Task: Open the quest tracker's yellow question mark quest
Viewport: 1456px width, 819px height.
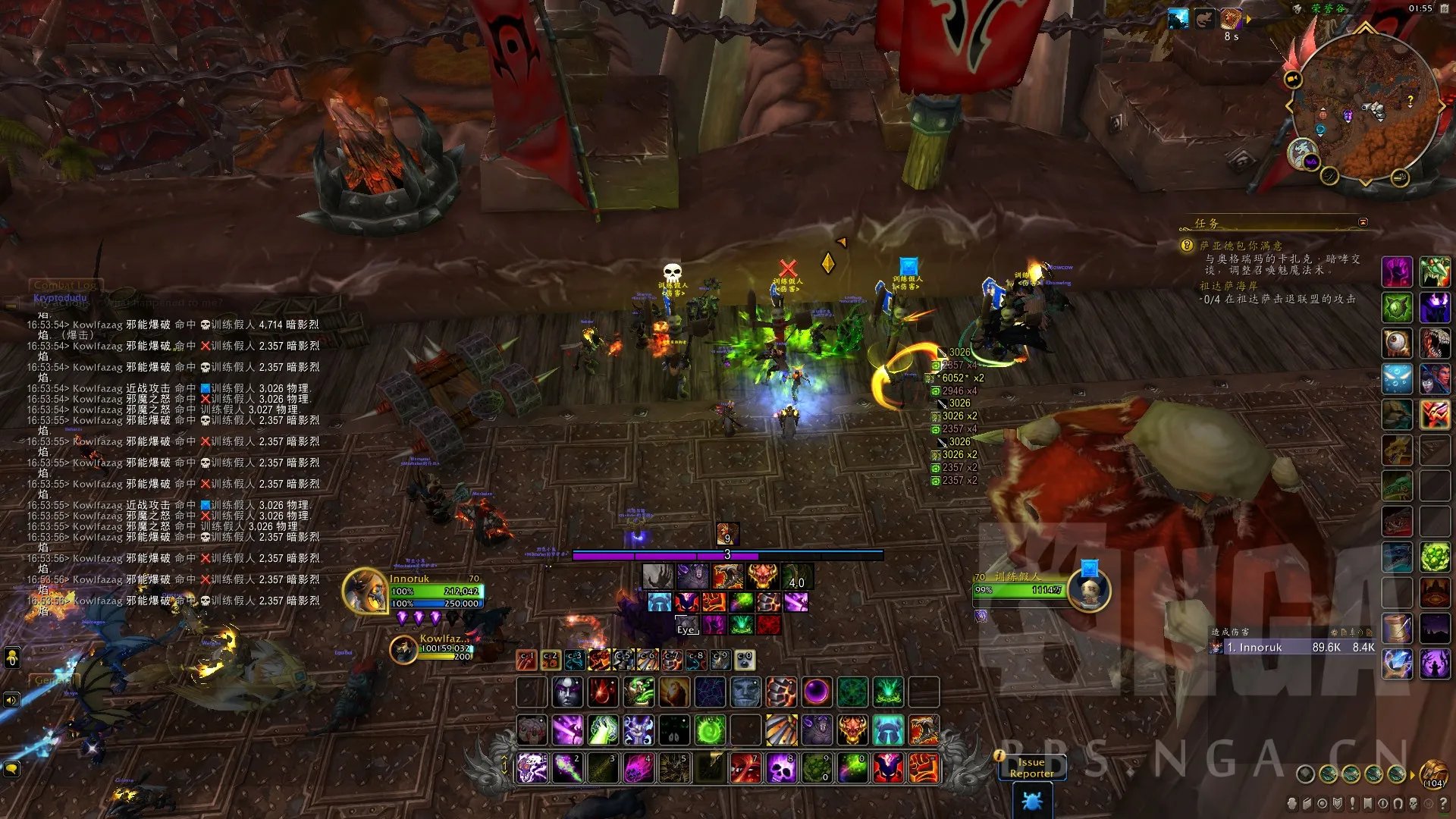Action: click(1187, 246)
